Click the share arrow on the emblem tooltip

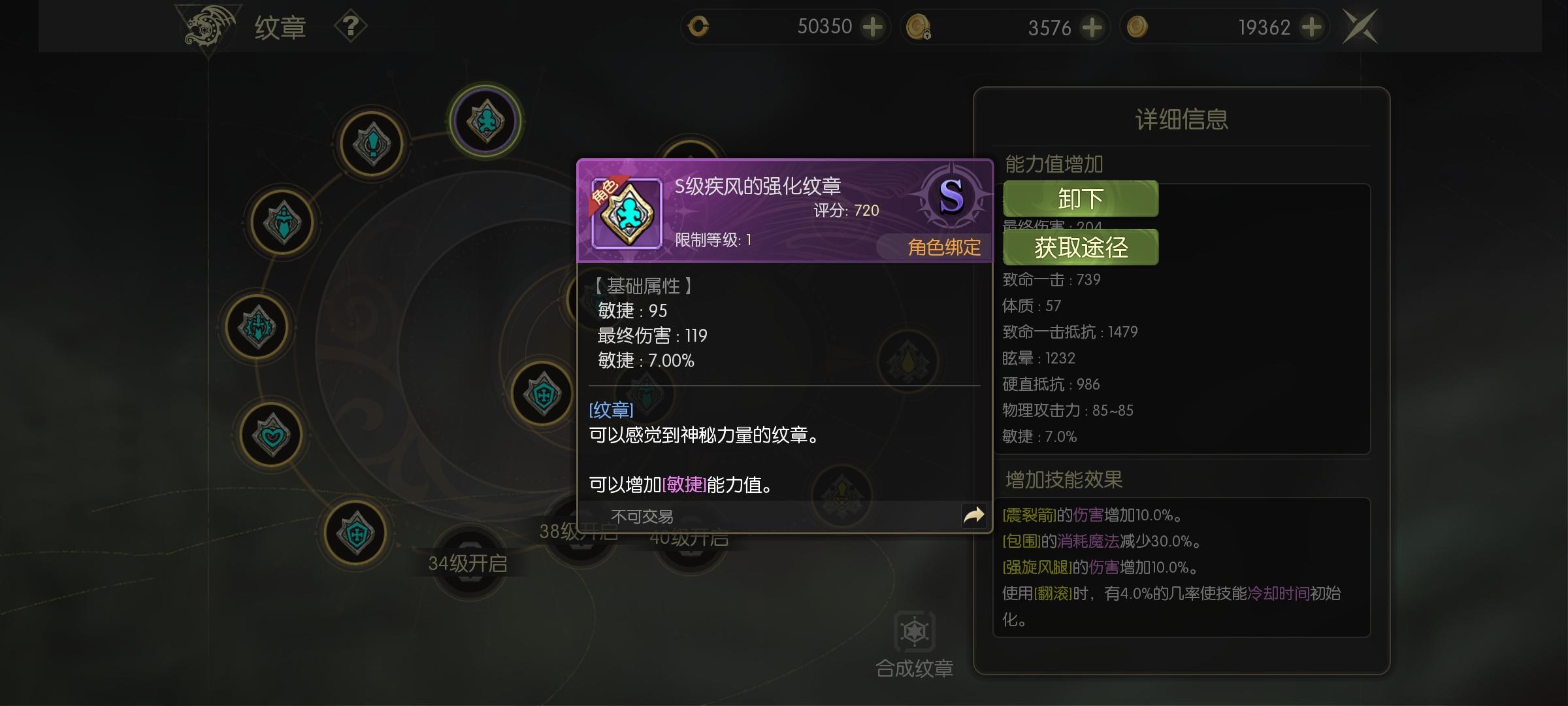(x=974, y=516)
